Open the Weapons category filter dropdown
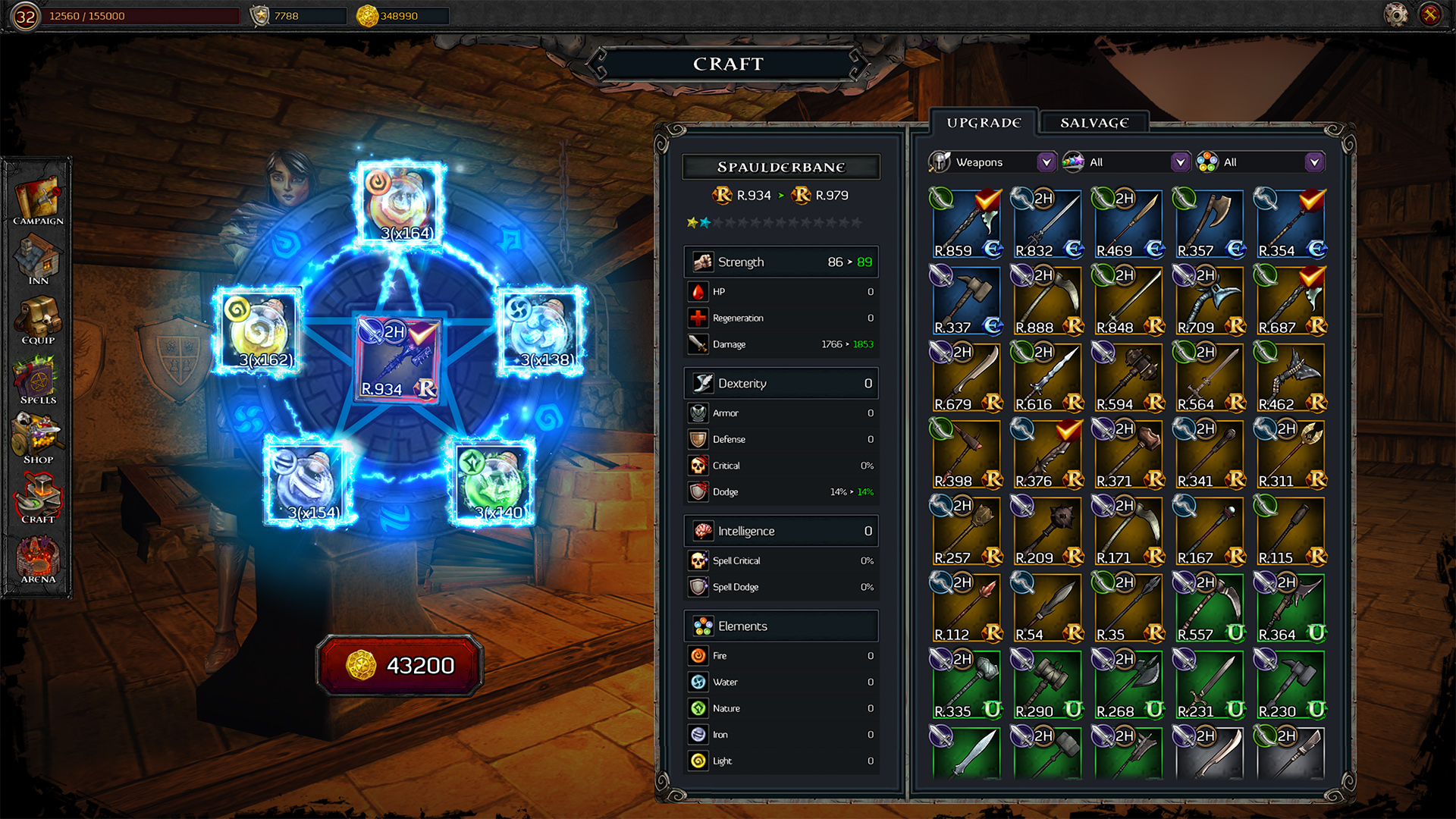The width and height of the screenshot is (1456, 819). coord(1048,162)
